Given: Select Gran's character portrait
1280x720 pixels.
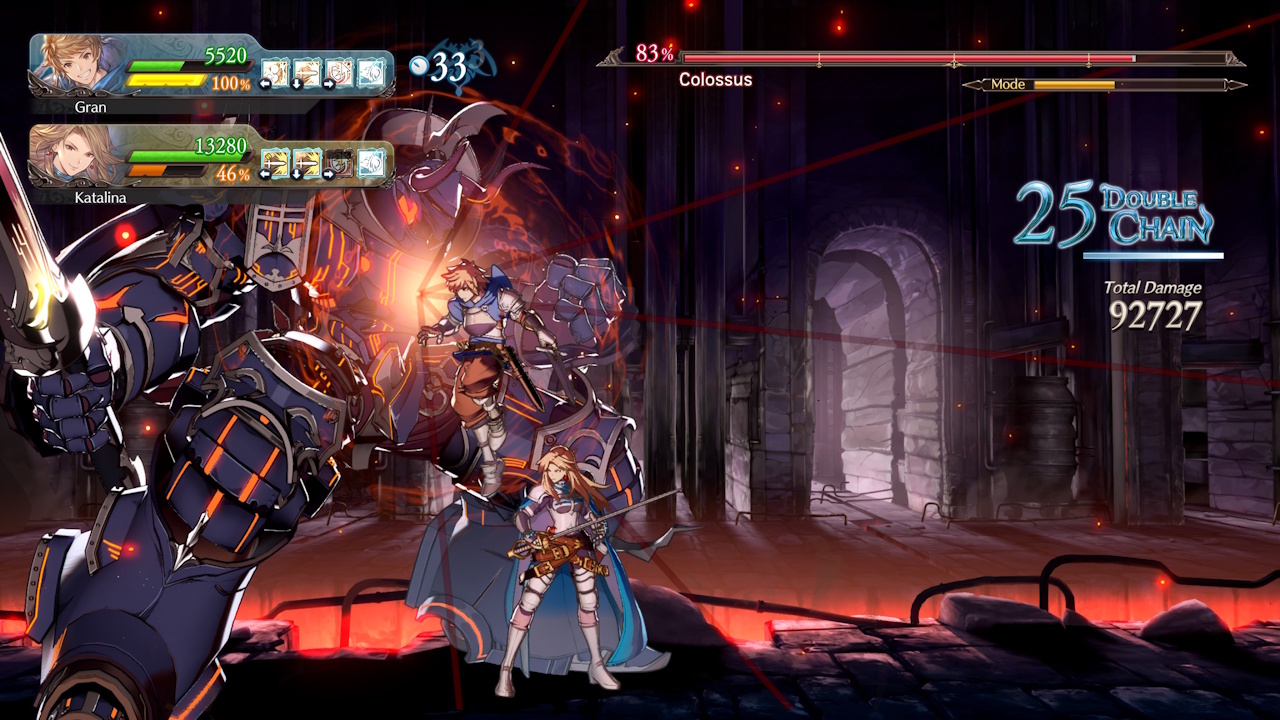Looking at the screenshot, I should click(73, 66).
